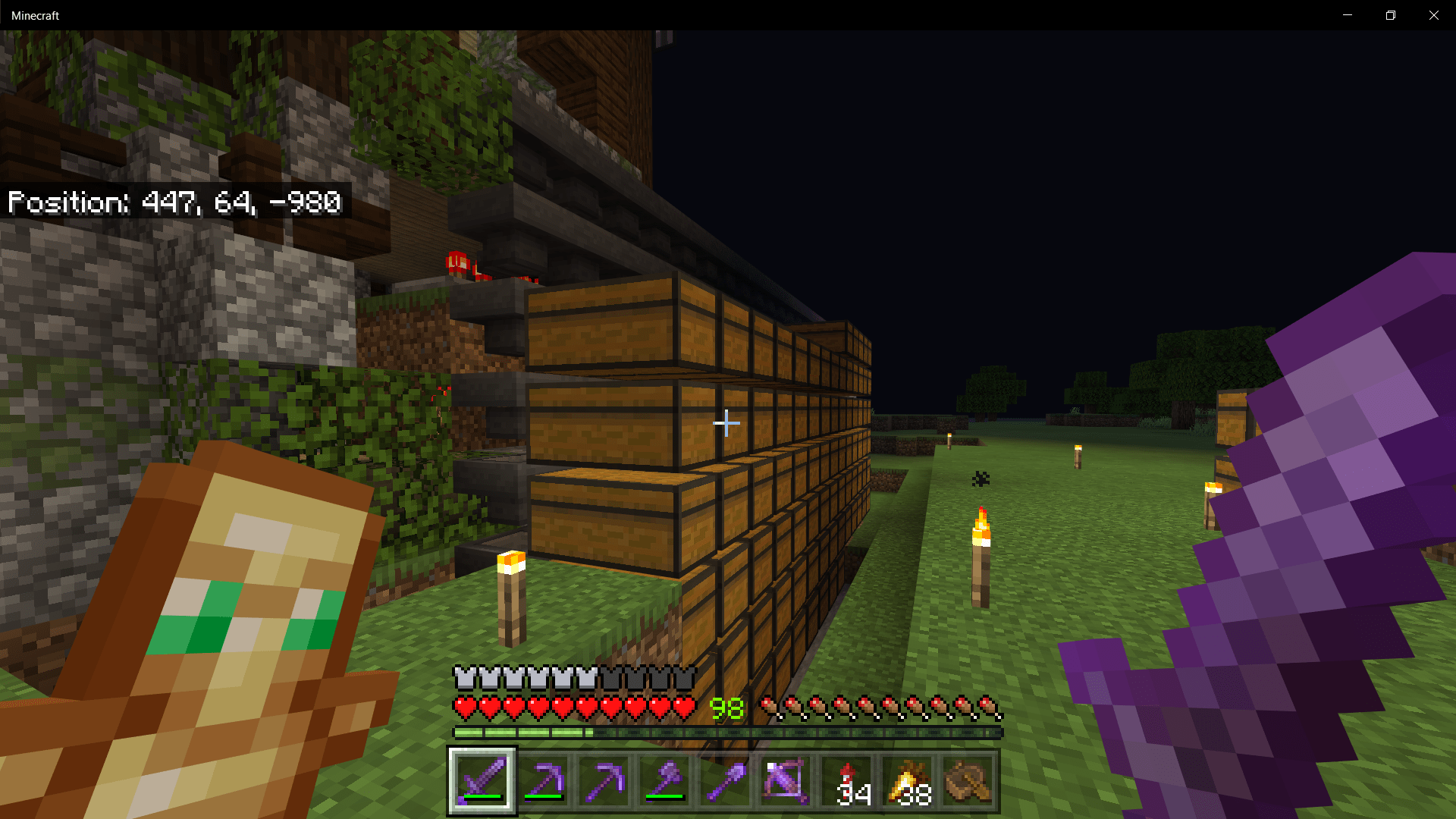Select the enchanted sword in the hotbar
Viewport: 1456px width, 819px height.
pos(482,781)
